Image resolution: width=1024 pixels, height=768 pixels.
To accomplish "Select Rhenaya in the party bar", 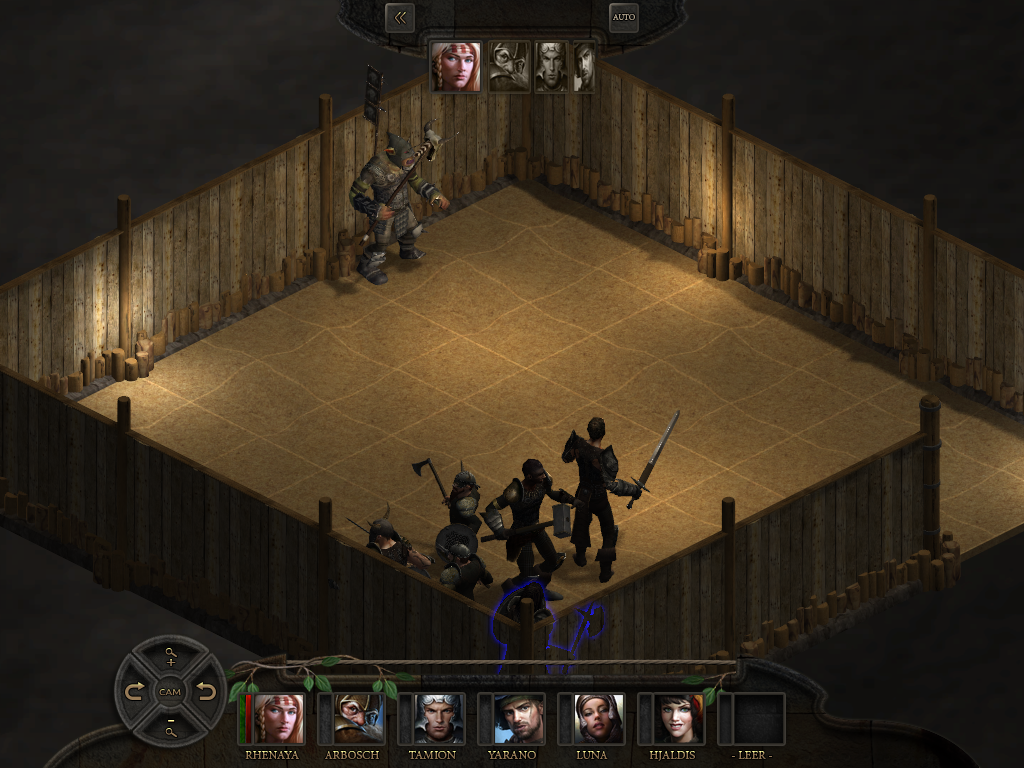I will [x=277, y=719].
